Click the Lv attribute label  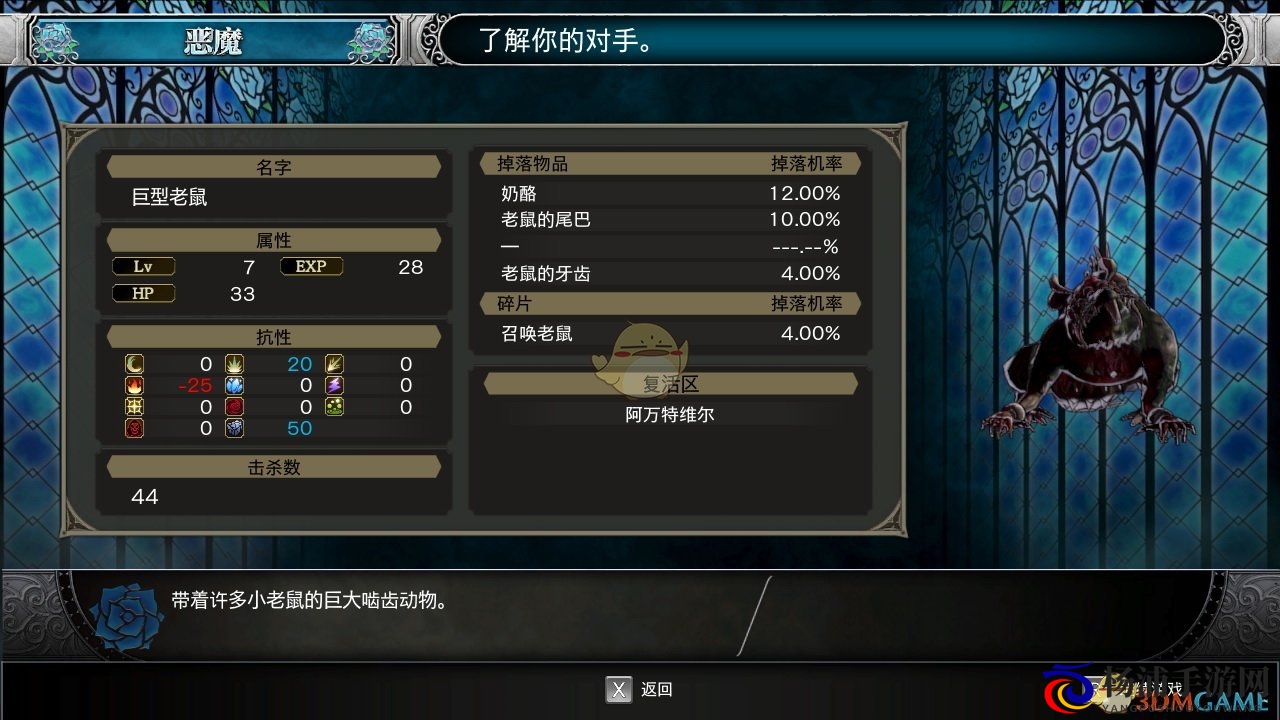point(143,266)
